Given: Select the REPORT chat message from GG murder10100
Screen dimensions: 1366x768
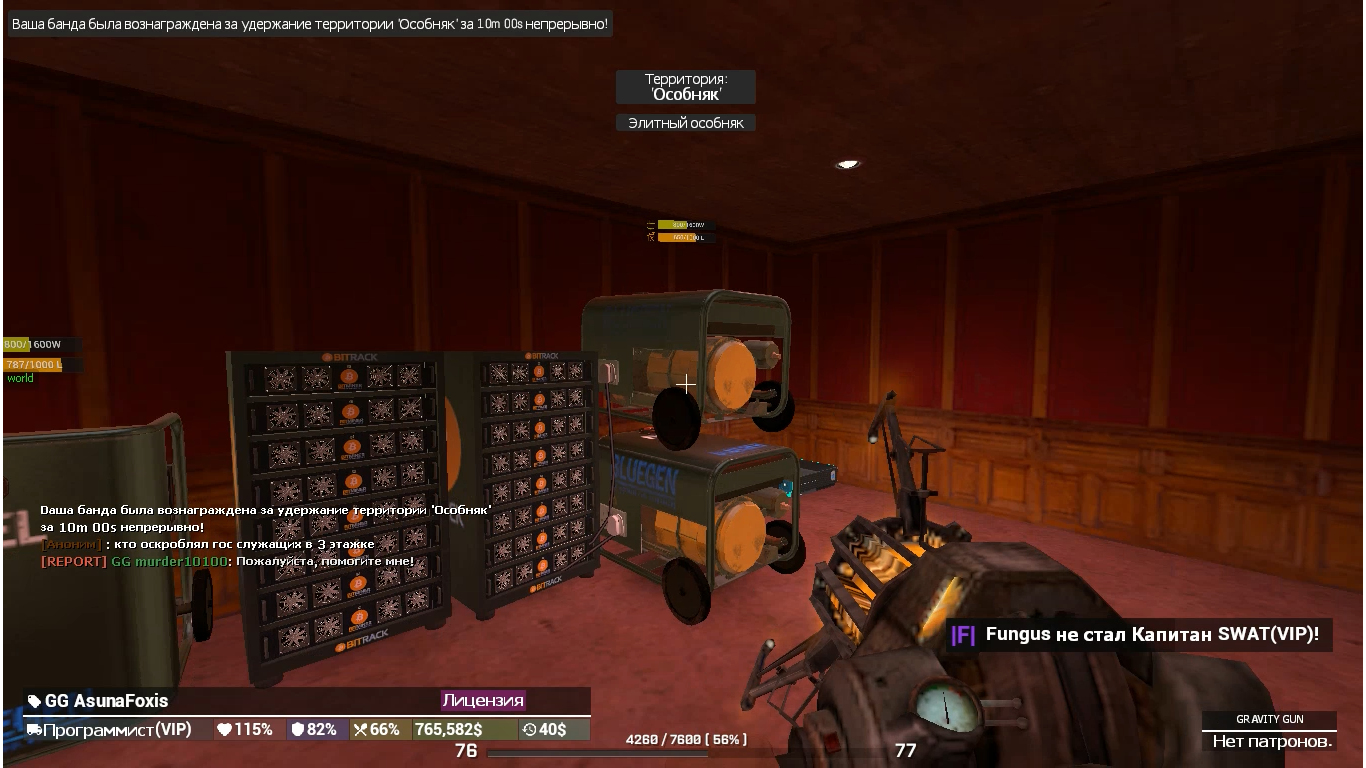Looking at the screenshot, I should click(227, 562).
